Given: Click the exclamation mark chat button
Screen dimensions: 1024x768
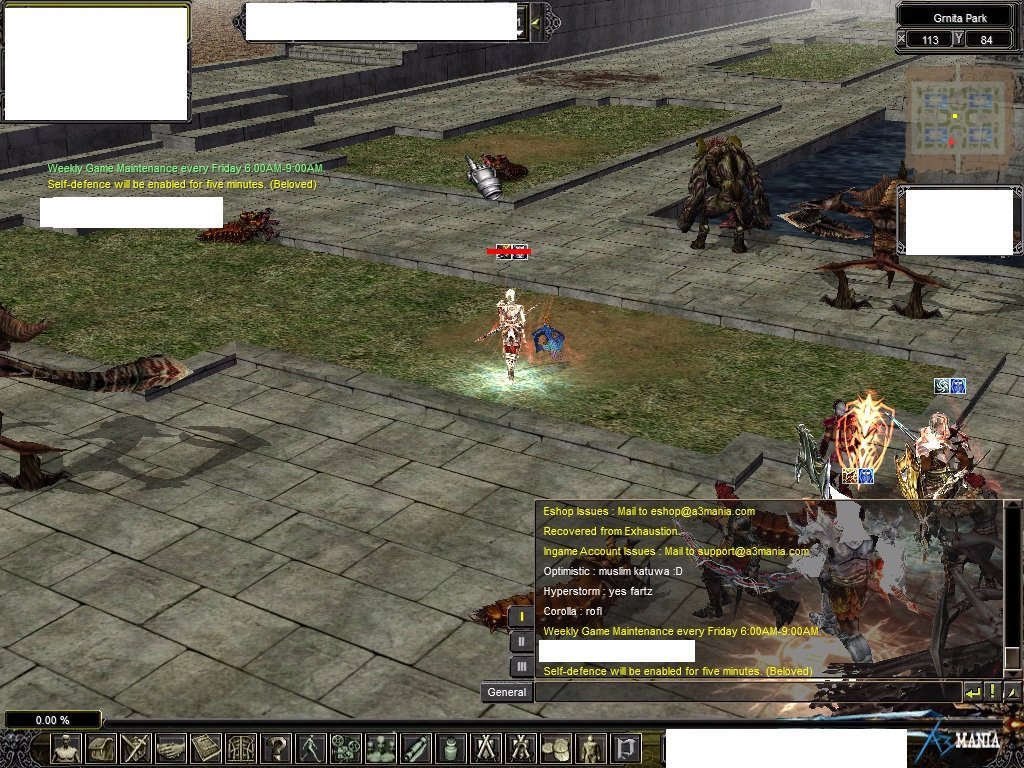Looking at the screenshot, I should [993, 691].
